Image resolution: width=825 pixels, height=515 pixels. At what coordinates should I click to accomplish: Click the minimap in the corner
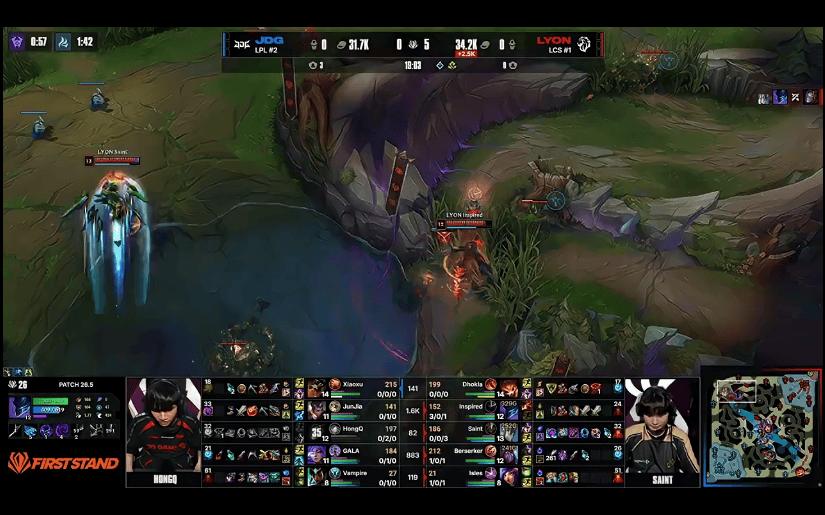click(x=762, y=428)
